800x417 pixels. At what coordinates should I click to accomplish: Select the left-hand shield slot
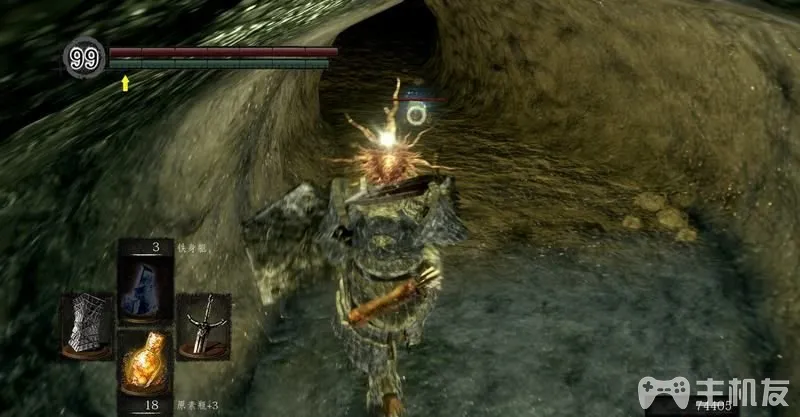point(86,324)
